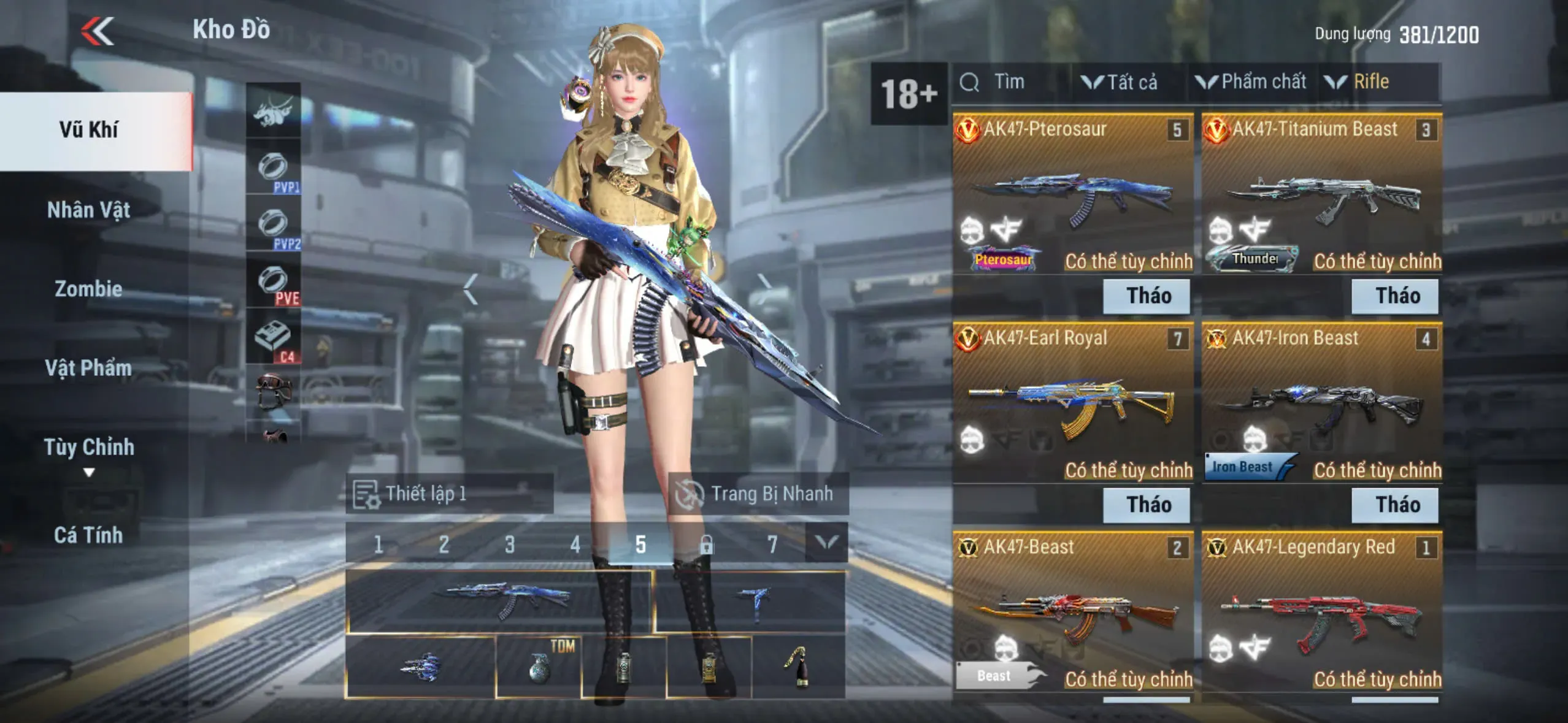The image size is (1568, 723).
Task: Open the Phẩm chất quality dropdown
Action: (x=1251, y=82)
